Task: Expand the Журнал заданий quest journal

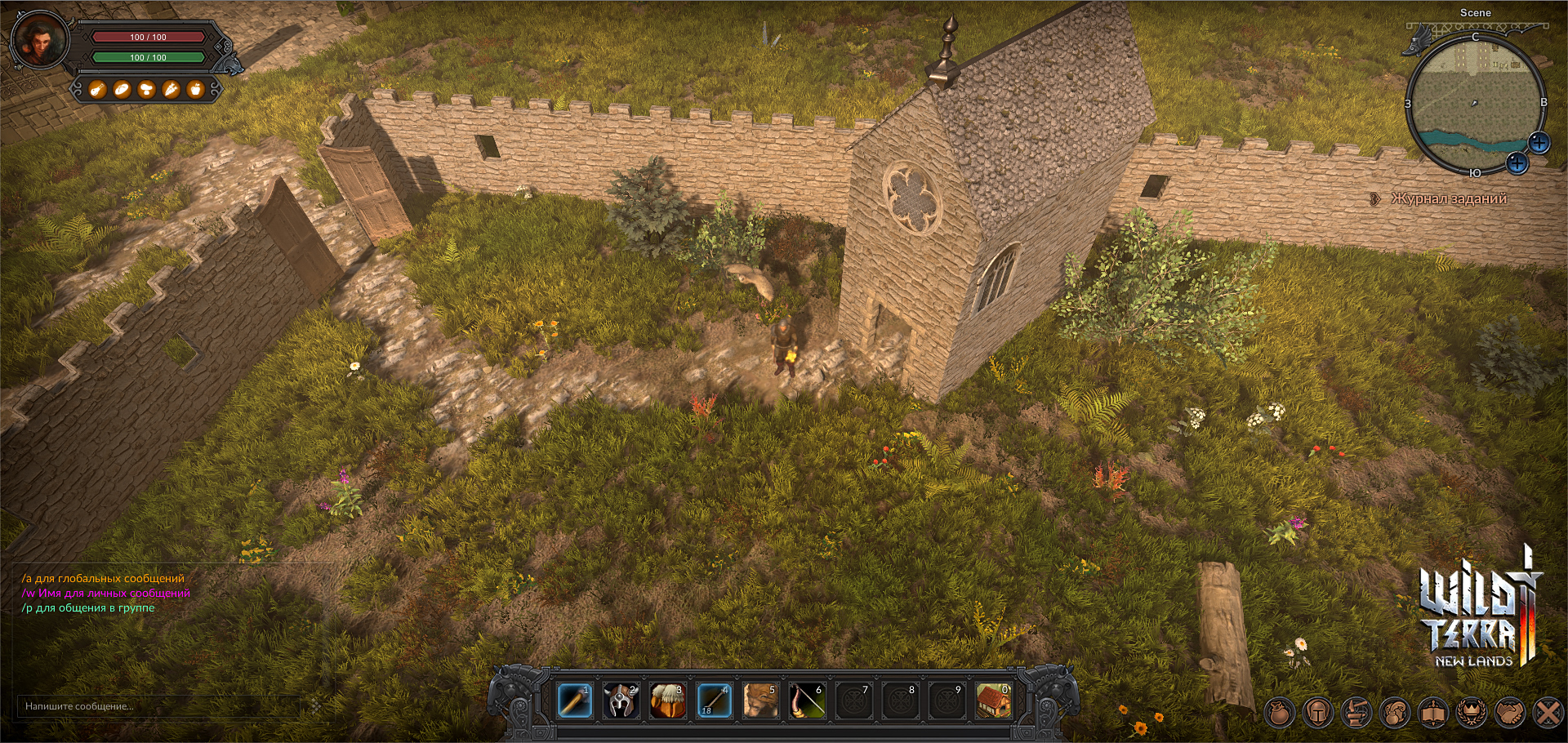Action: point(1447,198)
